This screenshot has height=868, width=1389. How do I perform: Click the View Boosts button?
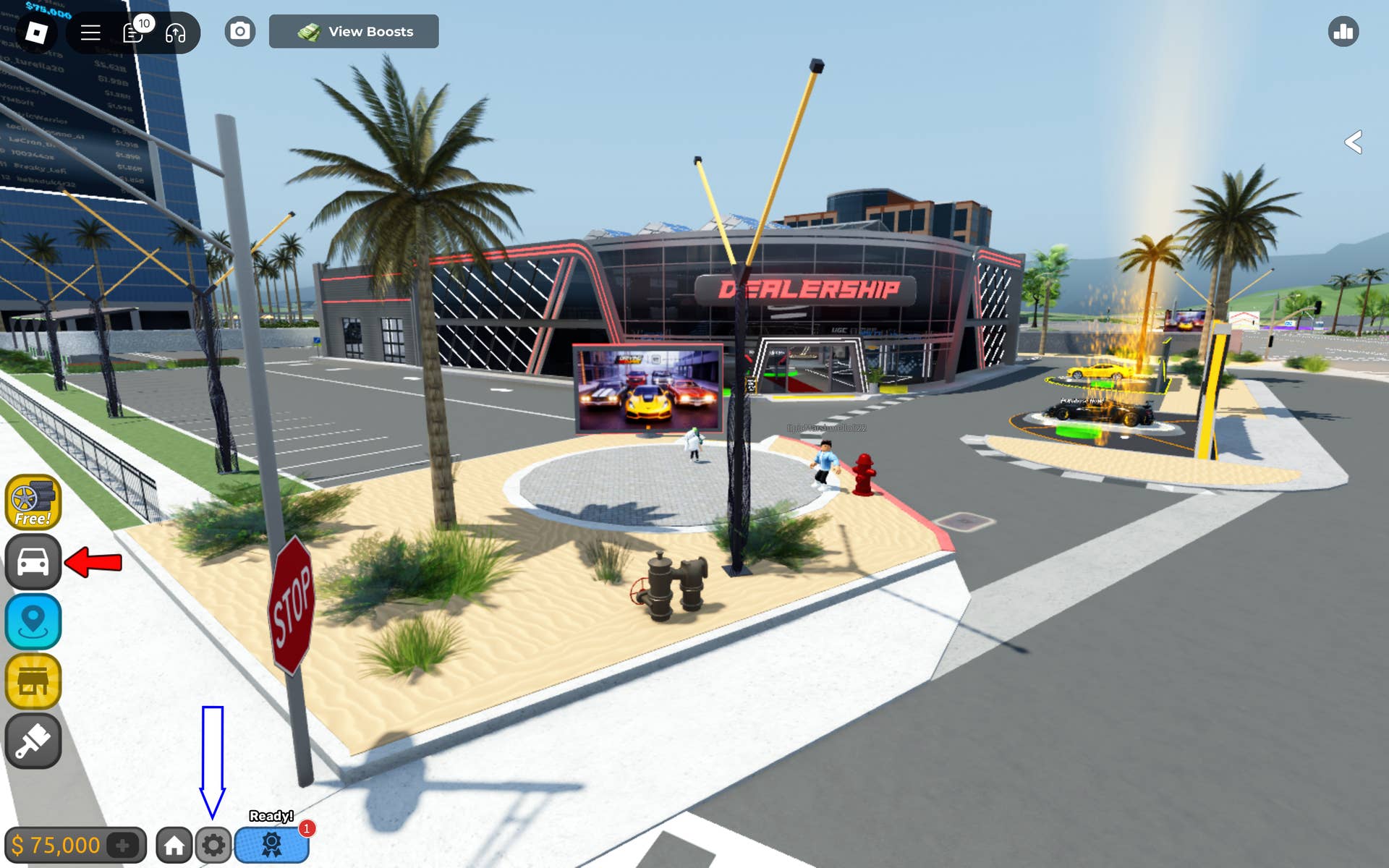click(354, 31)
